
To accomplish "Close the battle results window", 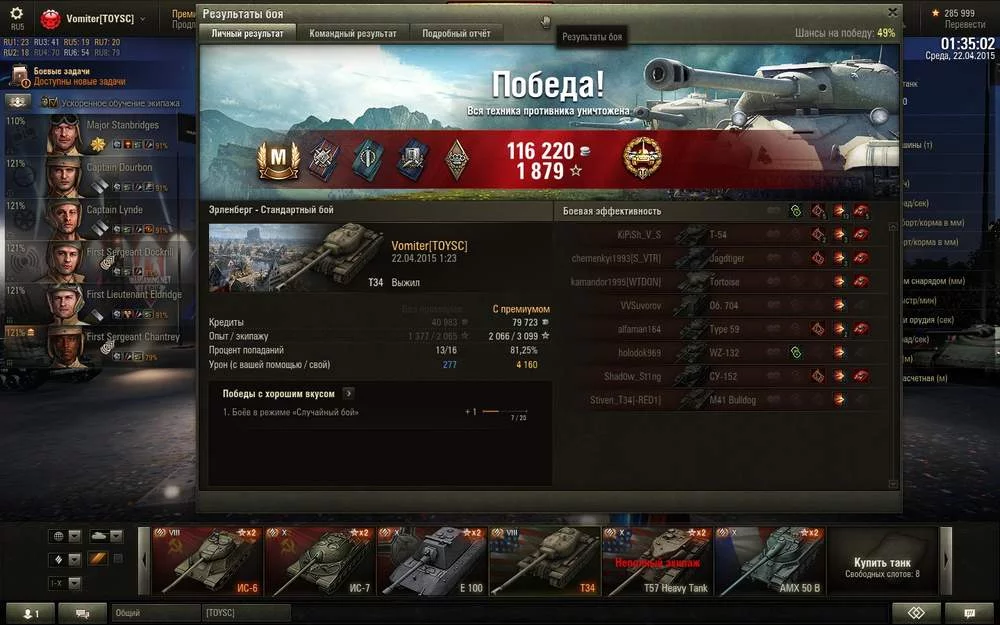I will click(x=892, y=13).
